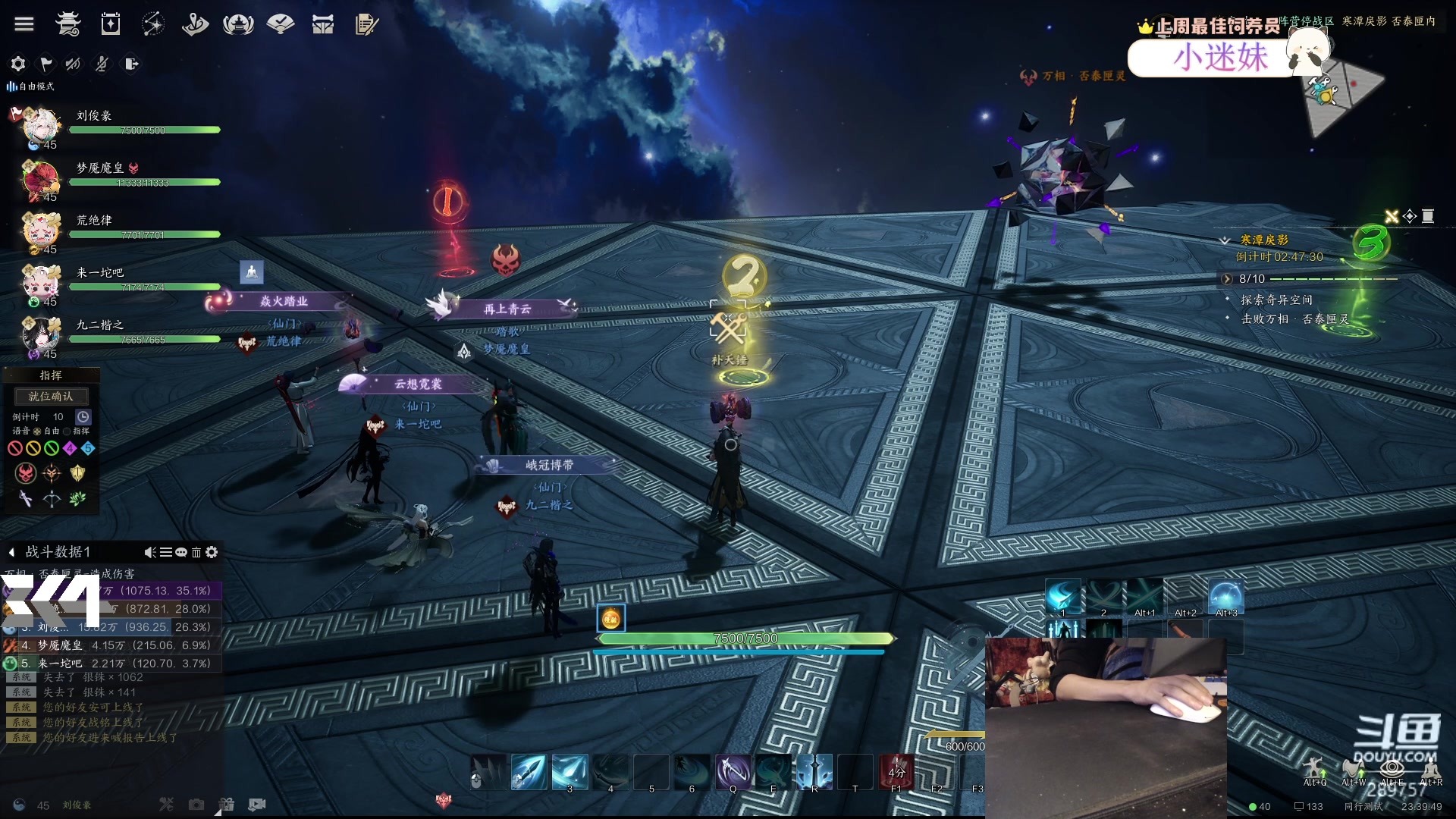Collapse the 寒潭戾影 quest tracker
This screenshot has width=1456, height=819.
pos(1224,240)
